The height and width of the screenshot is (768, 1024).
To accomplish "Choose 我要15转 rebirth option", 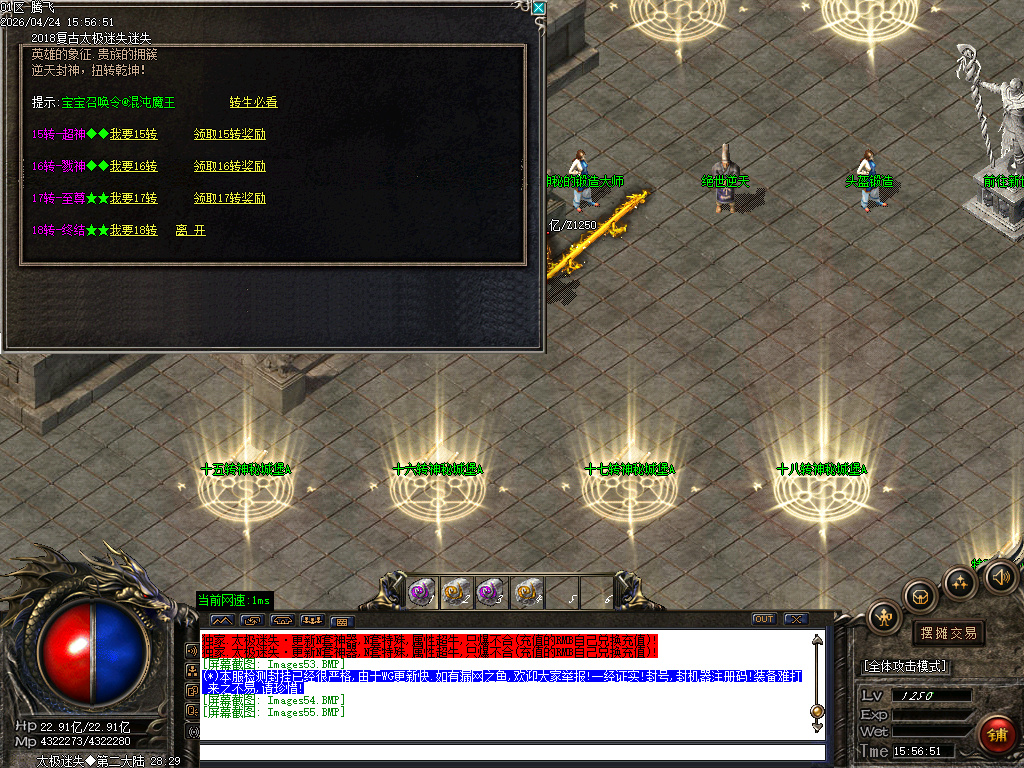I will point(133,134).
